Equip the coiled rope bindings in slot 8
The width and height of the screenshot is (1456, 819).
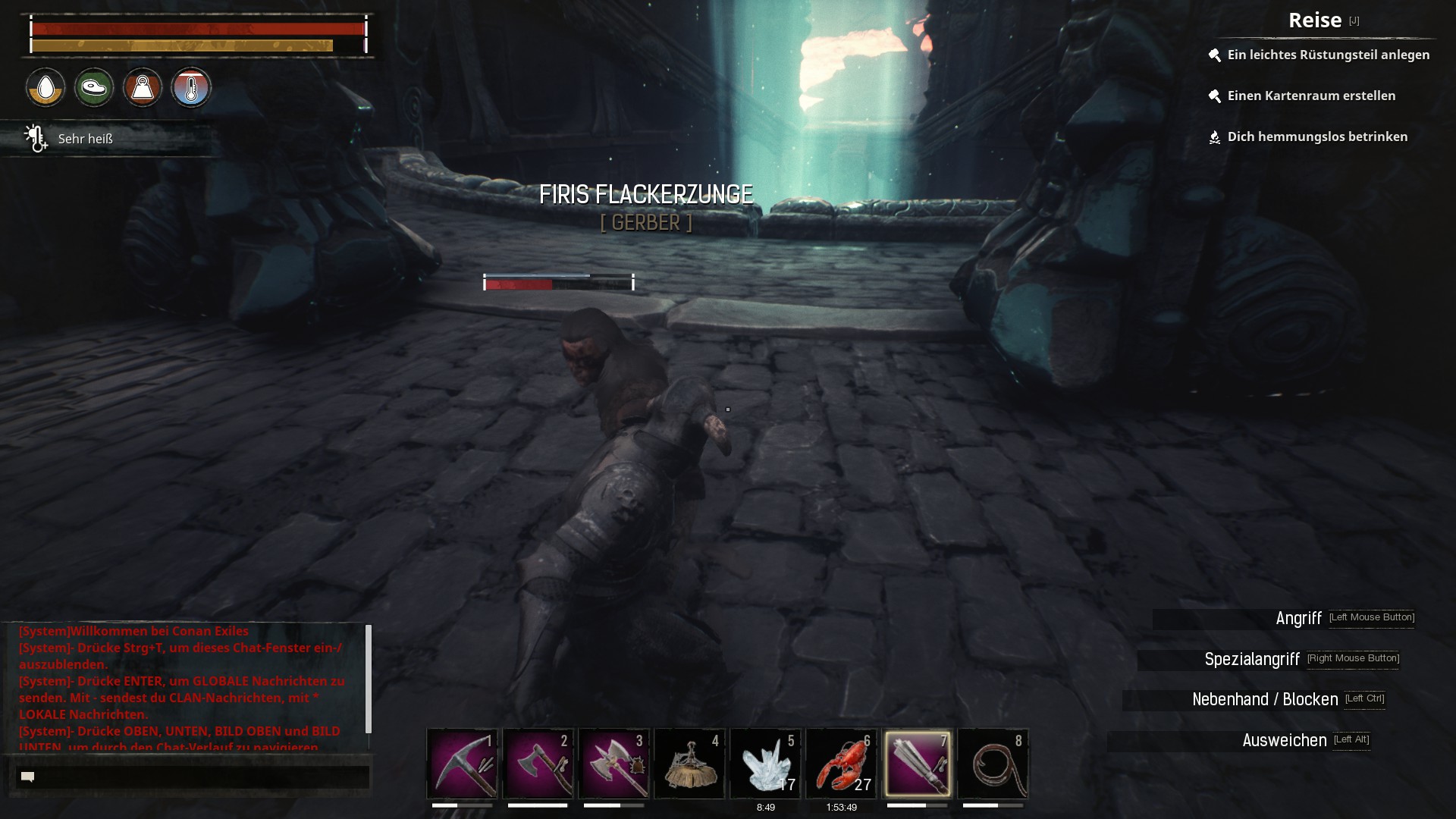coord(993,763)
